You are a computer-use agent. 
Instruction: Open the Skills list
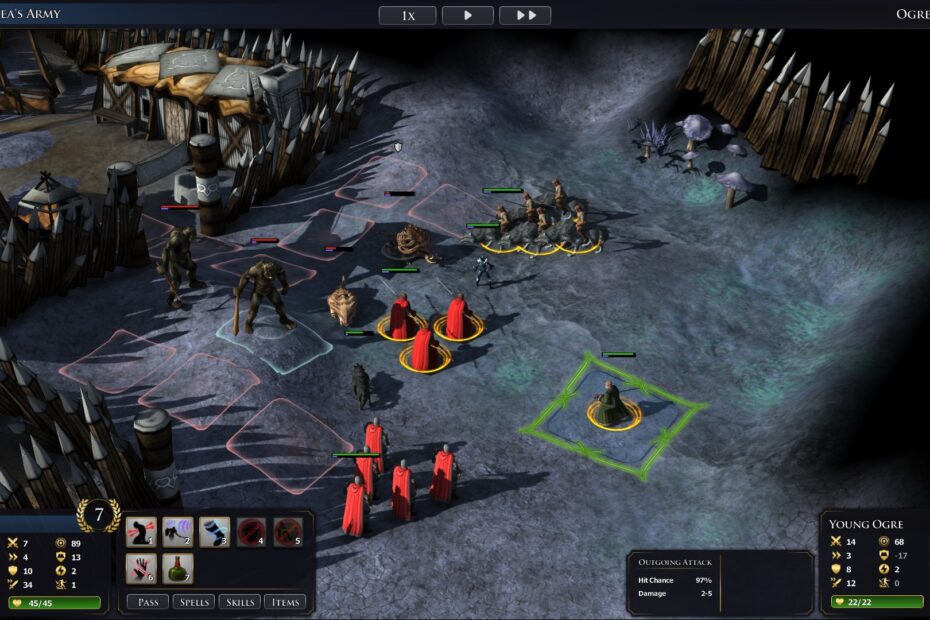click(239, 602)
